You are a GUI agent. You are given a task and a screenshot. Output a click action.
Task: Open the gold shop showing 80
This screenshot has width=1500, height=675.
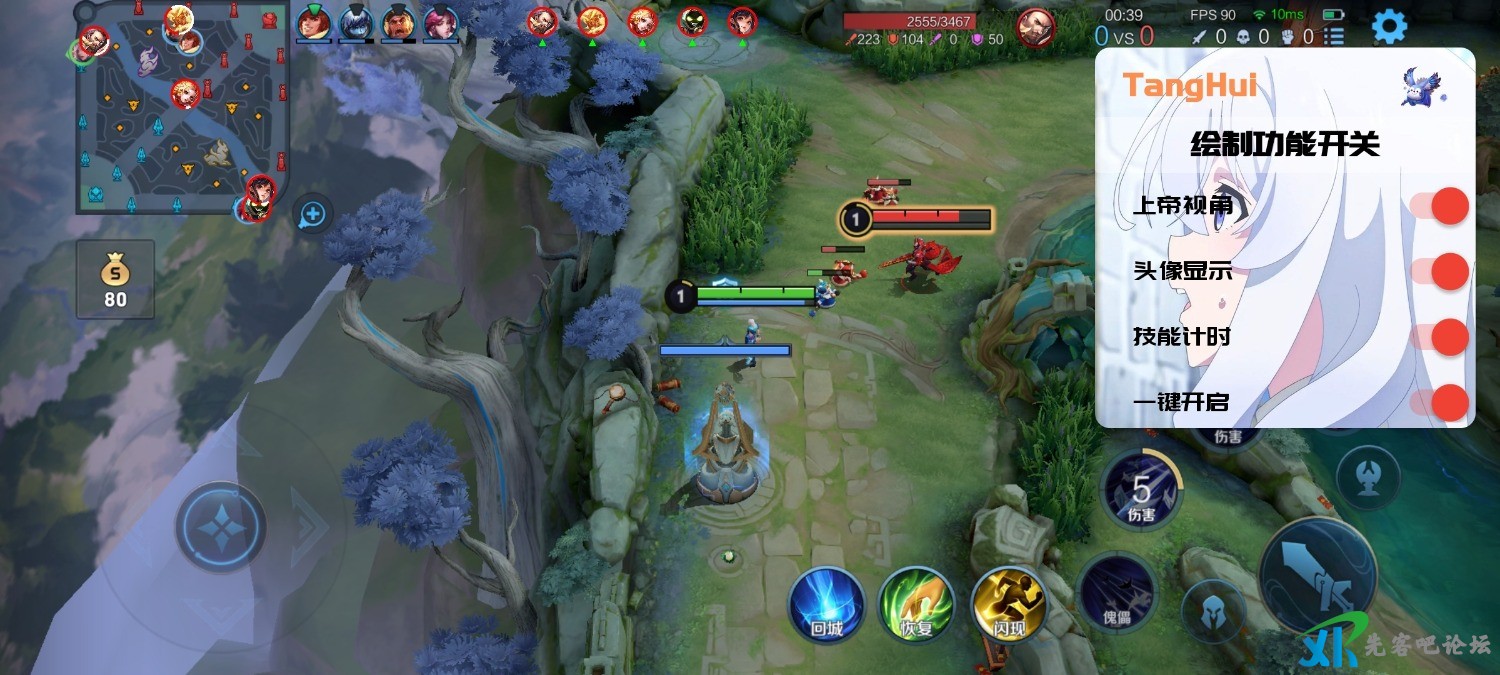click(x=115, y=279)
